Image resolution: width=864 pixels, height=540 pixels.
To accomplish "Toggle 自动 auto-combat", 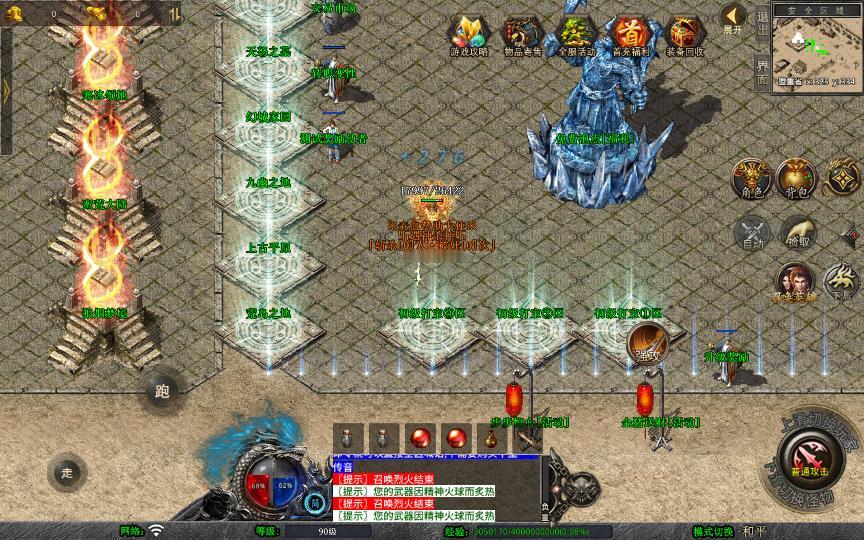I will click(752, 234).
